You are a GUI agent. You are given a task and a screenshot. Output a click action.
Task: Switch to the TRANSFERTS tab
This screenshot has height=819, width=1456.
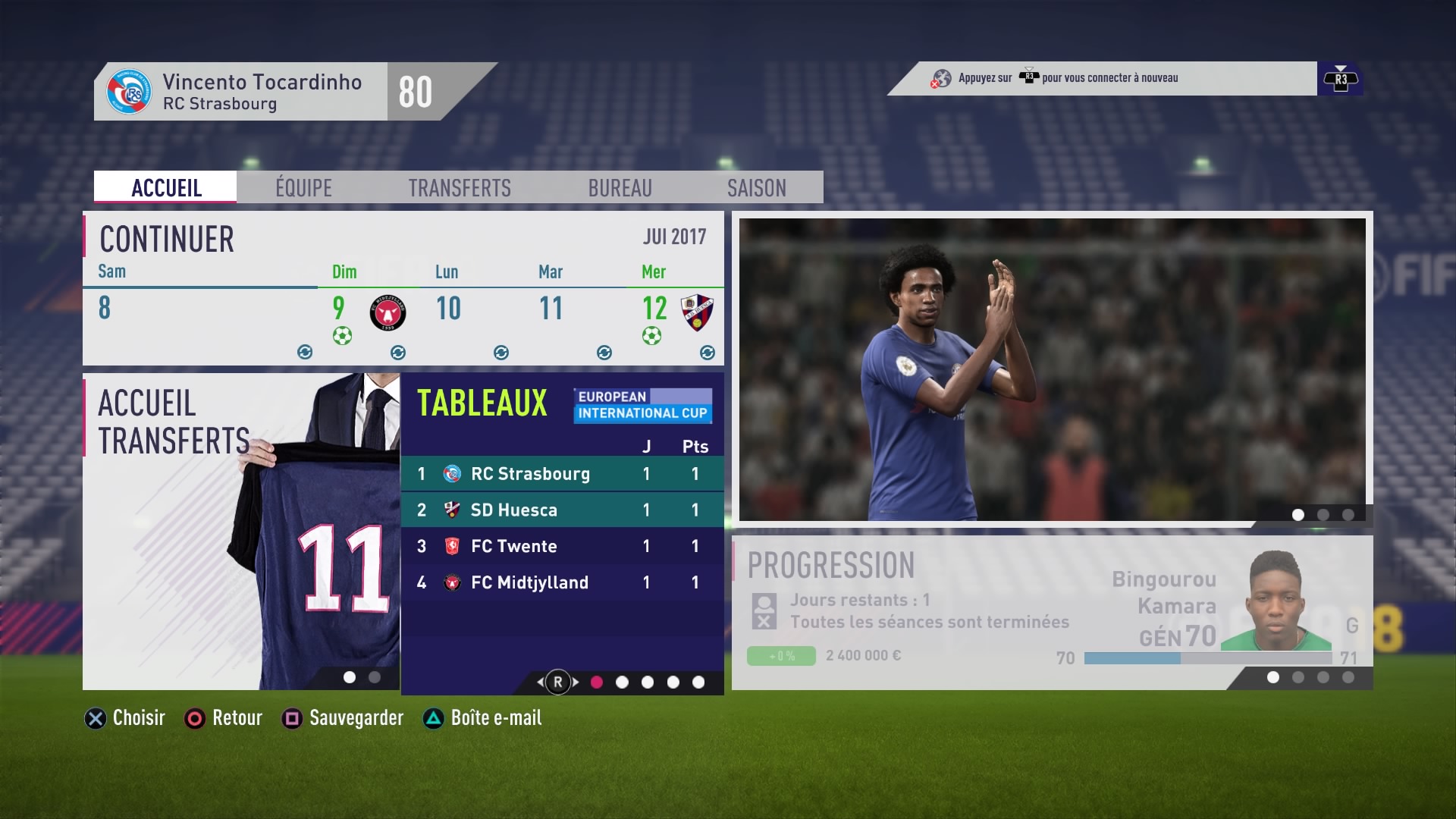click(459, 187)
